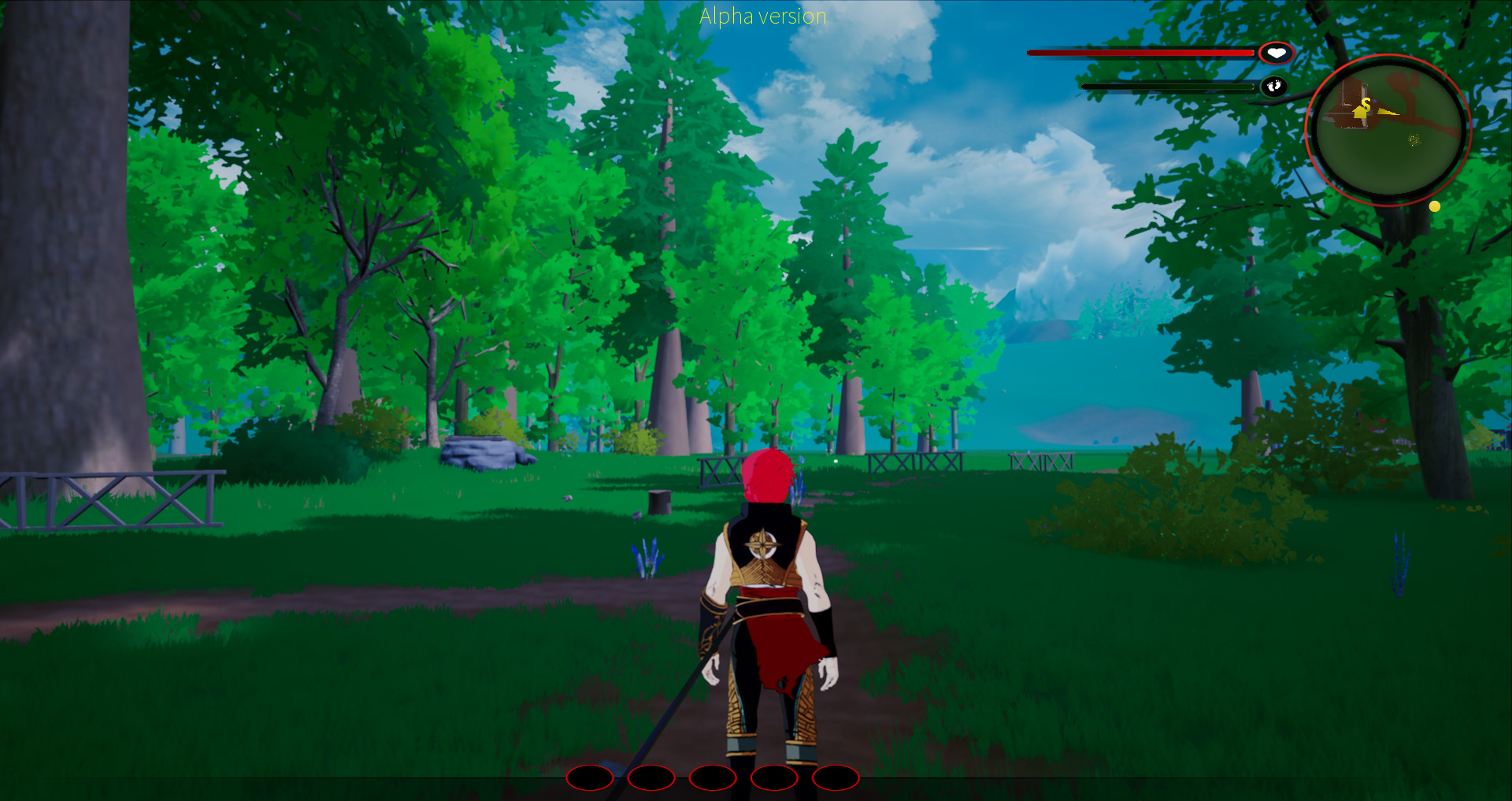Click the red health bar

1138,52
